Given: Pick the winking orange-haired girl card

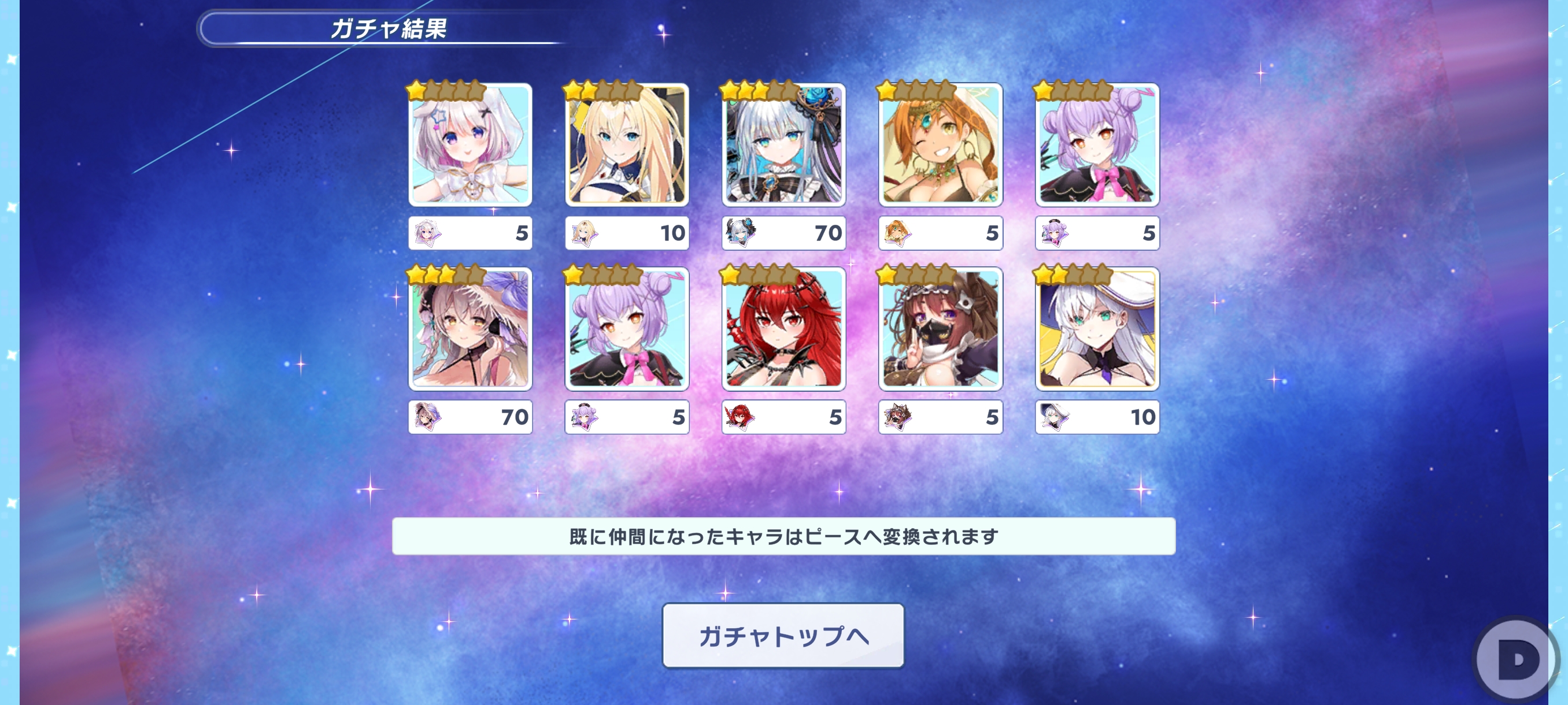Looking at the screenshot, I should 941,145.
